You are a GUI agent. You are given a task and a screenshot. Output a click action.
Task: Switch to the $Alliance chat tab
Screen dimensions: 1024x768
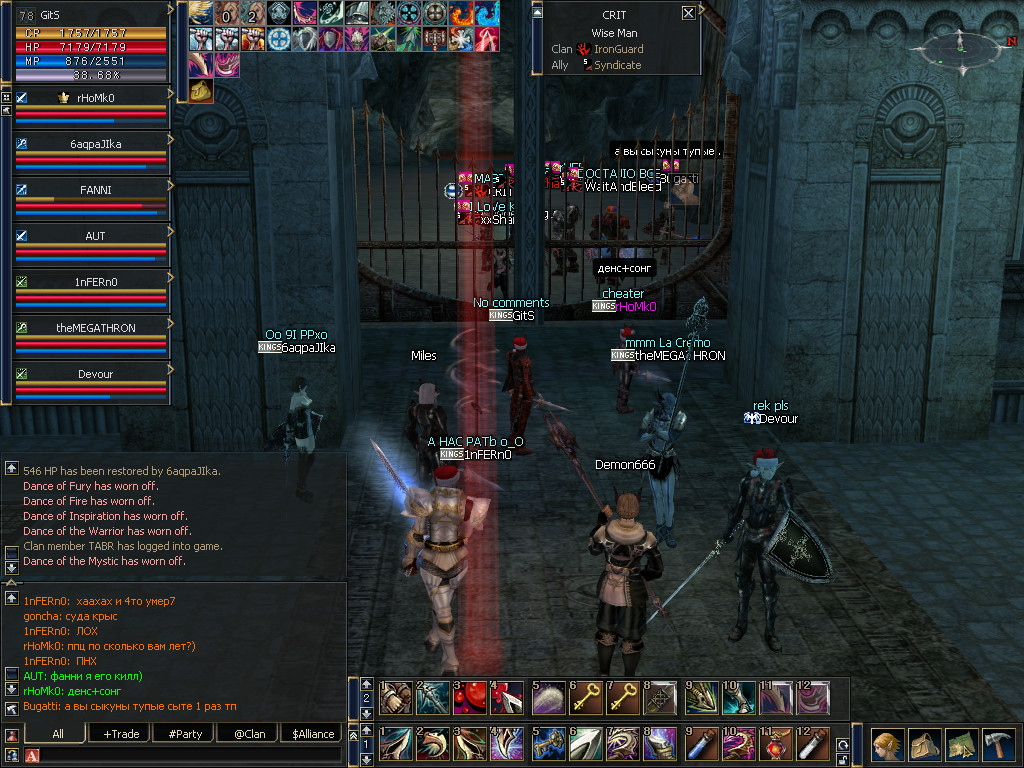point(313,734)
